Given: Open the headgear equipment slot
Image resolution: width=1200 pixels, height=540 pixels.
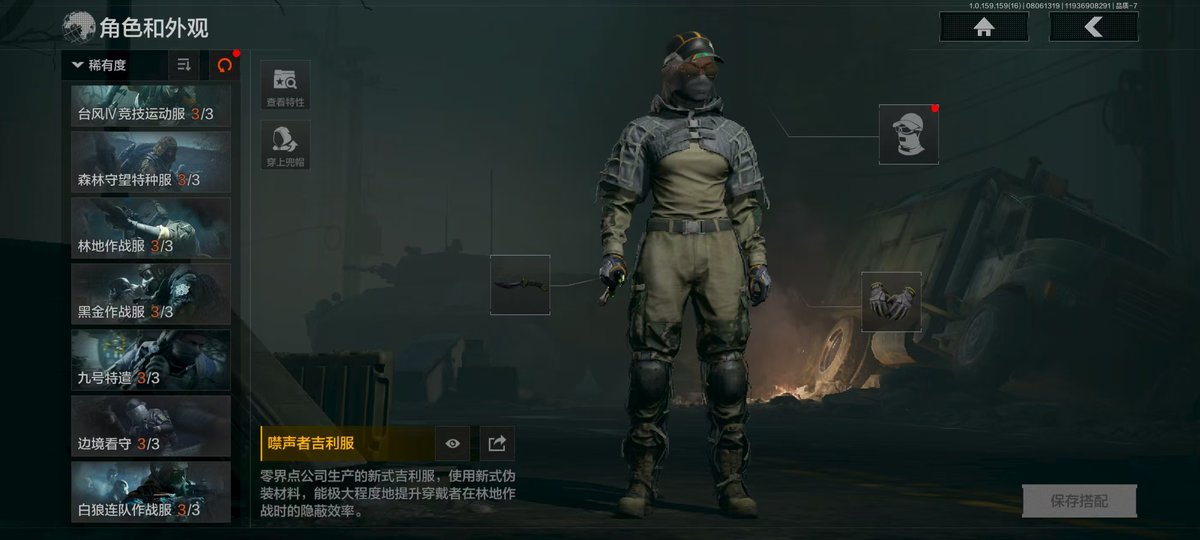Looking at the screenshot, I should coord(909,134).
